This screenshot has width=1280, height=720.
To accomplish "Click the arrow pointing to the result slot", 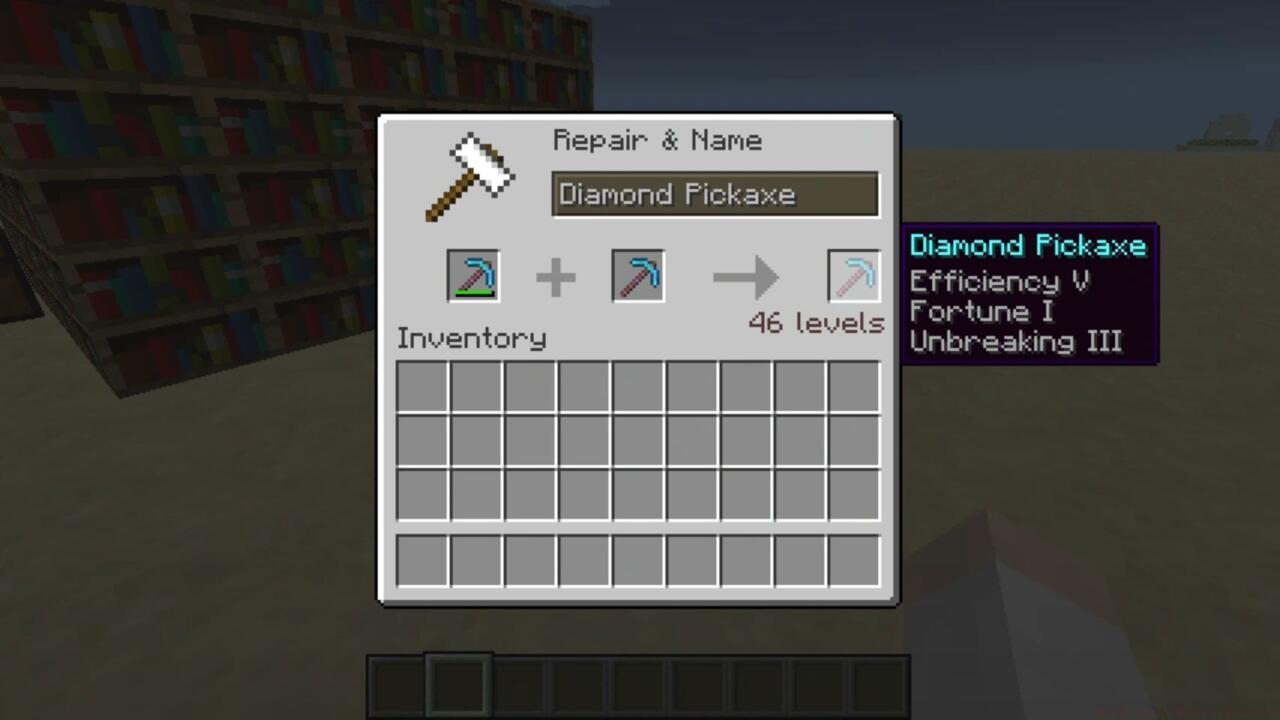I will pos(745,278).
